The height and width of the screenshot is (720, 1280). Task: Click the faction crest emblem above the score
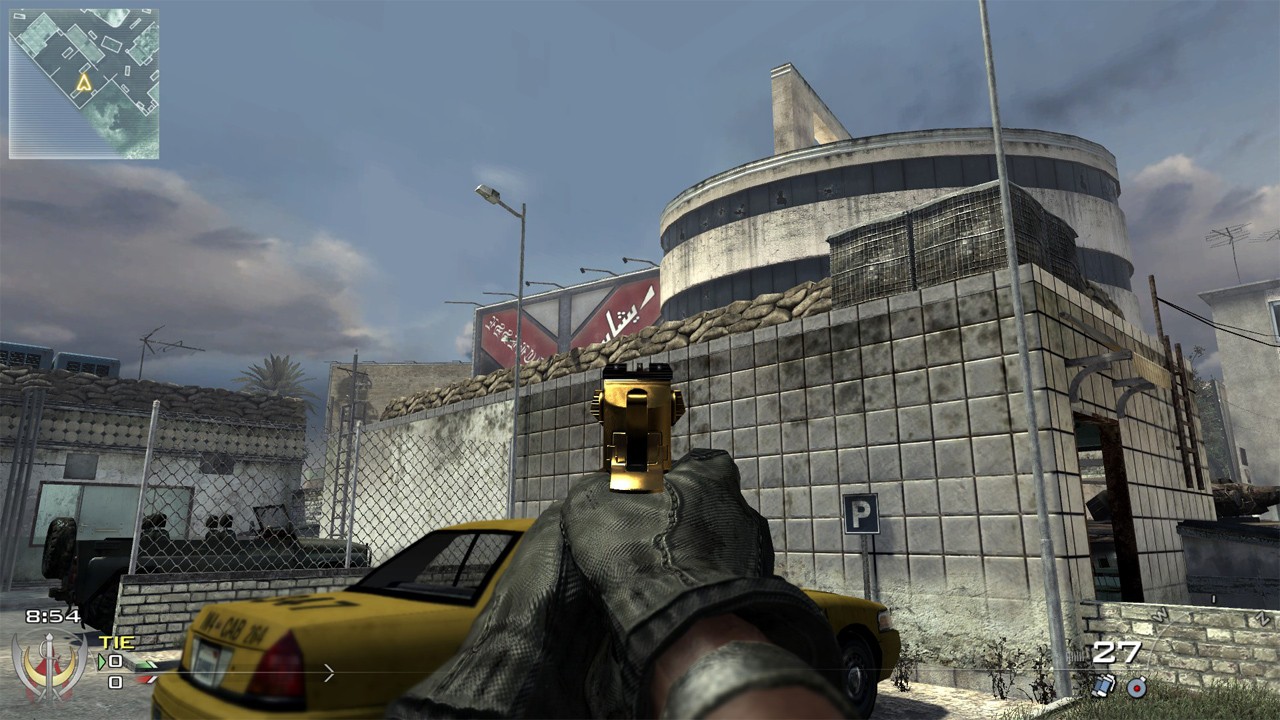coord(50,665)
